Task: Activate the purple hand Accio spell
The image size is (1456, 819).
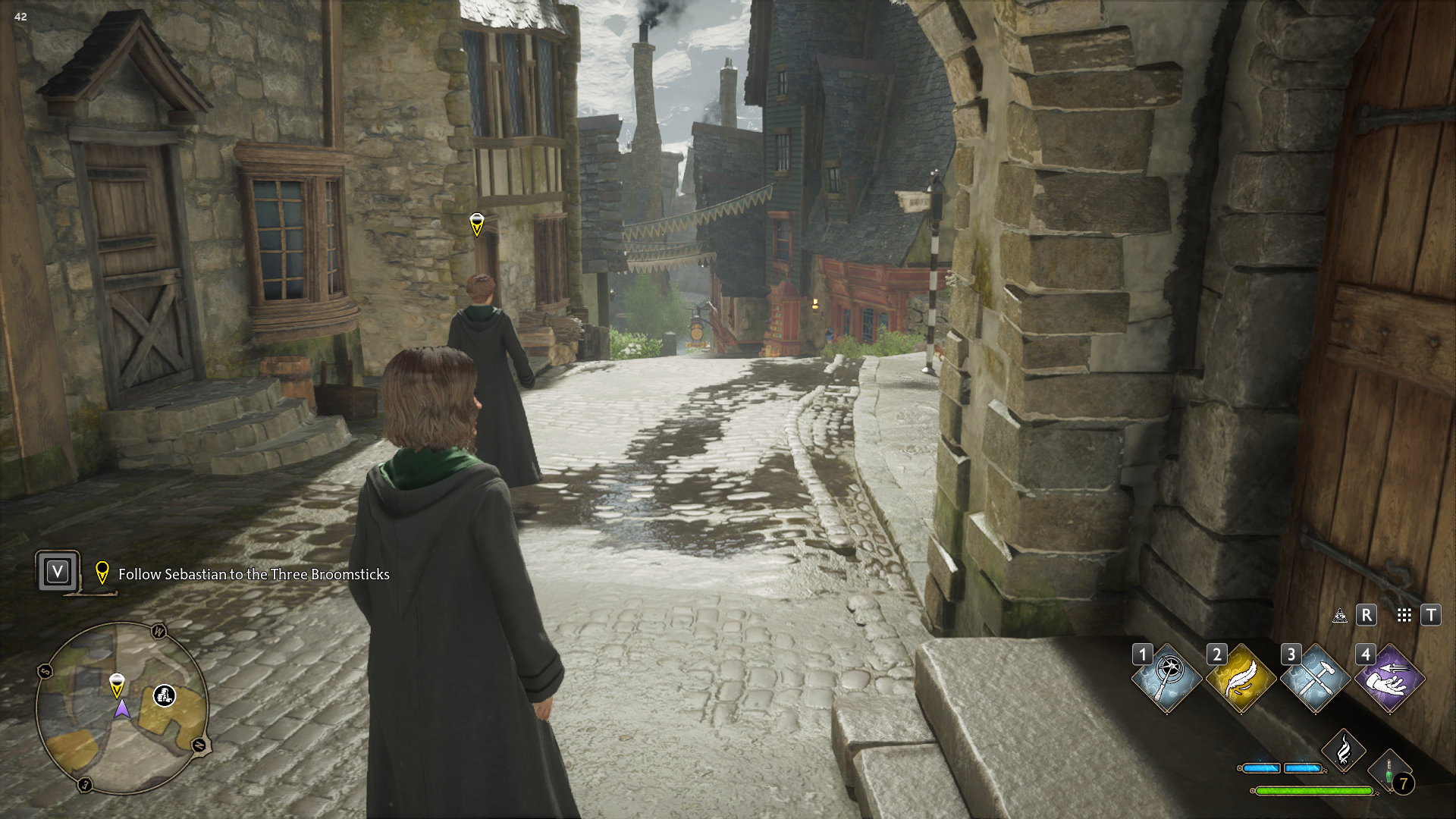Action: [x=1389, y=678]
